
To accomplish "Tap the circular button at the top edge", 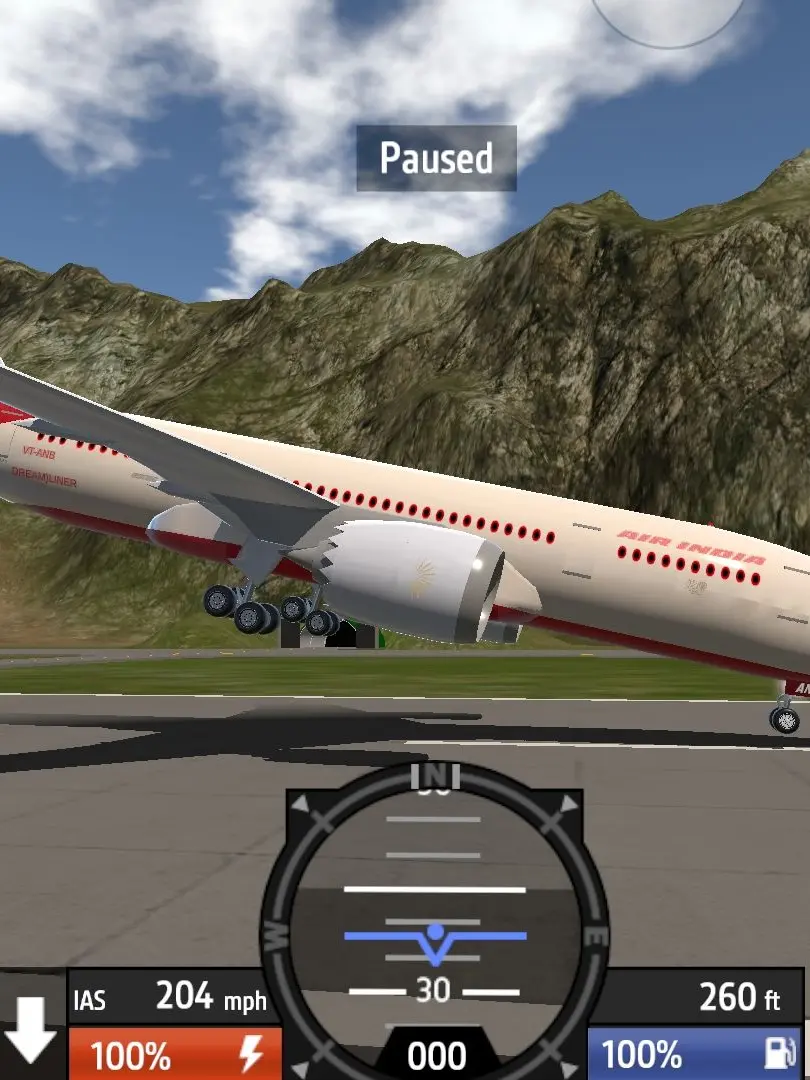I will click(x=669, y=14).
